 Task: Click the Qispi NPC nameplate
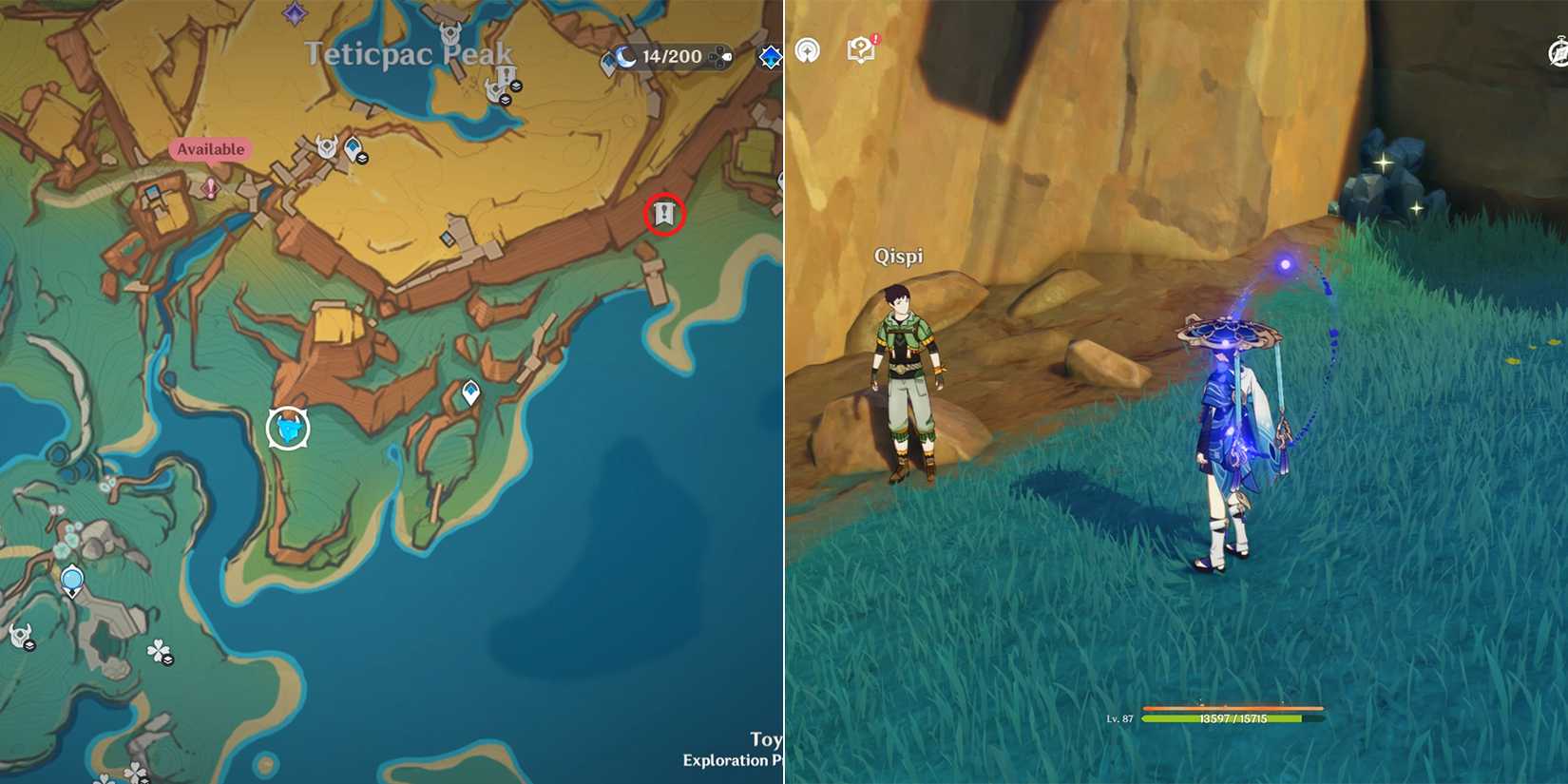pyautogui.click(x=900, y=256)
